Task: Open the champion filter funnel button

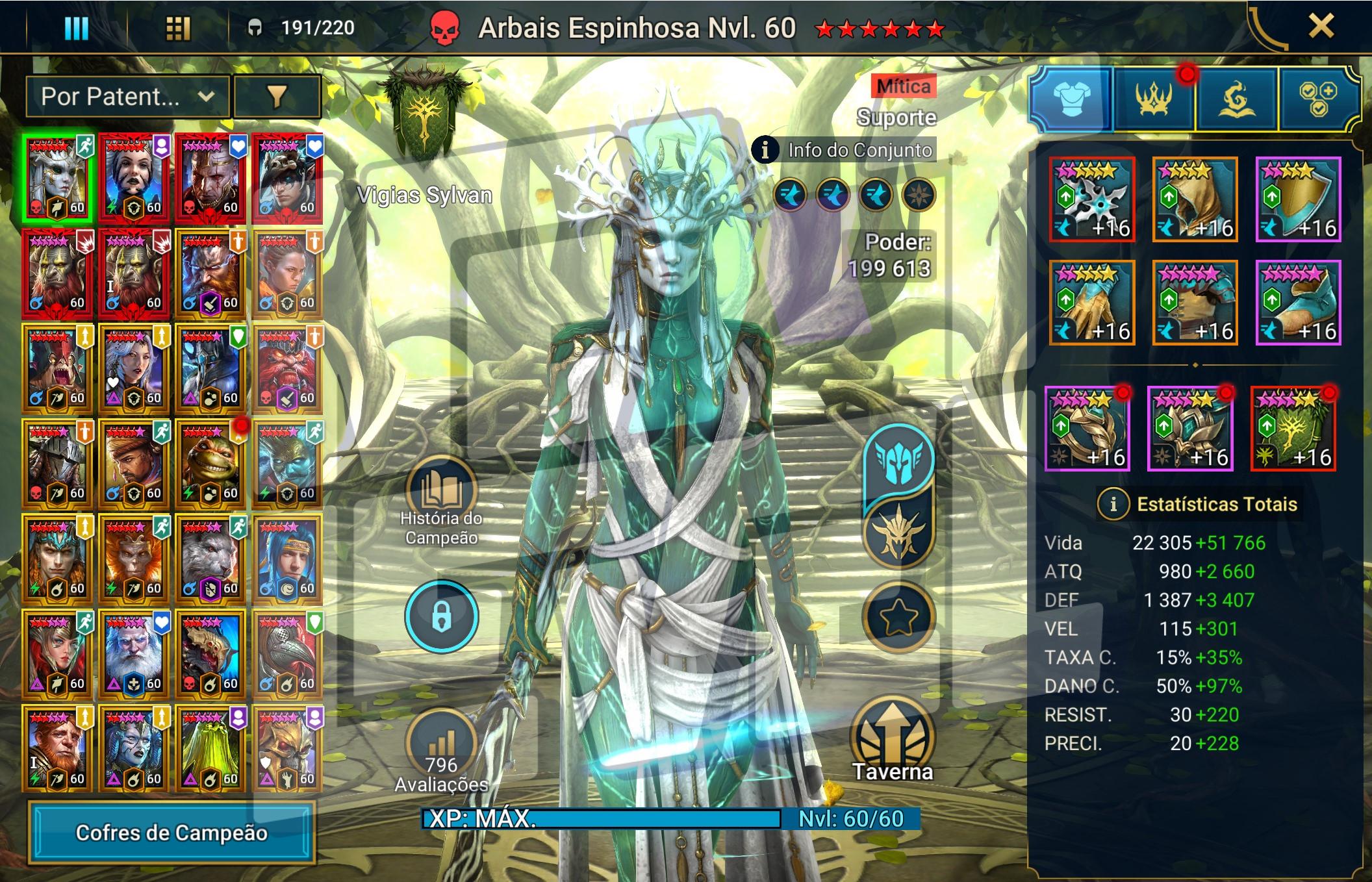Action: tap(277, 97)
